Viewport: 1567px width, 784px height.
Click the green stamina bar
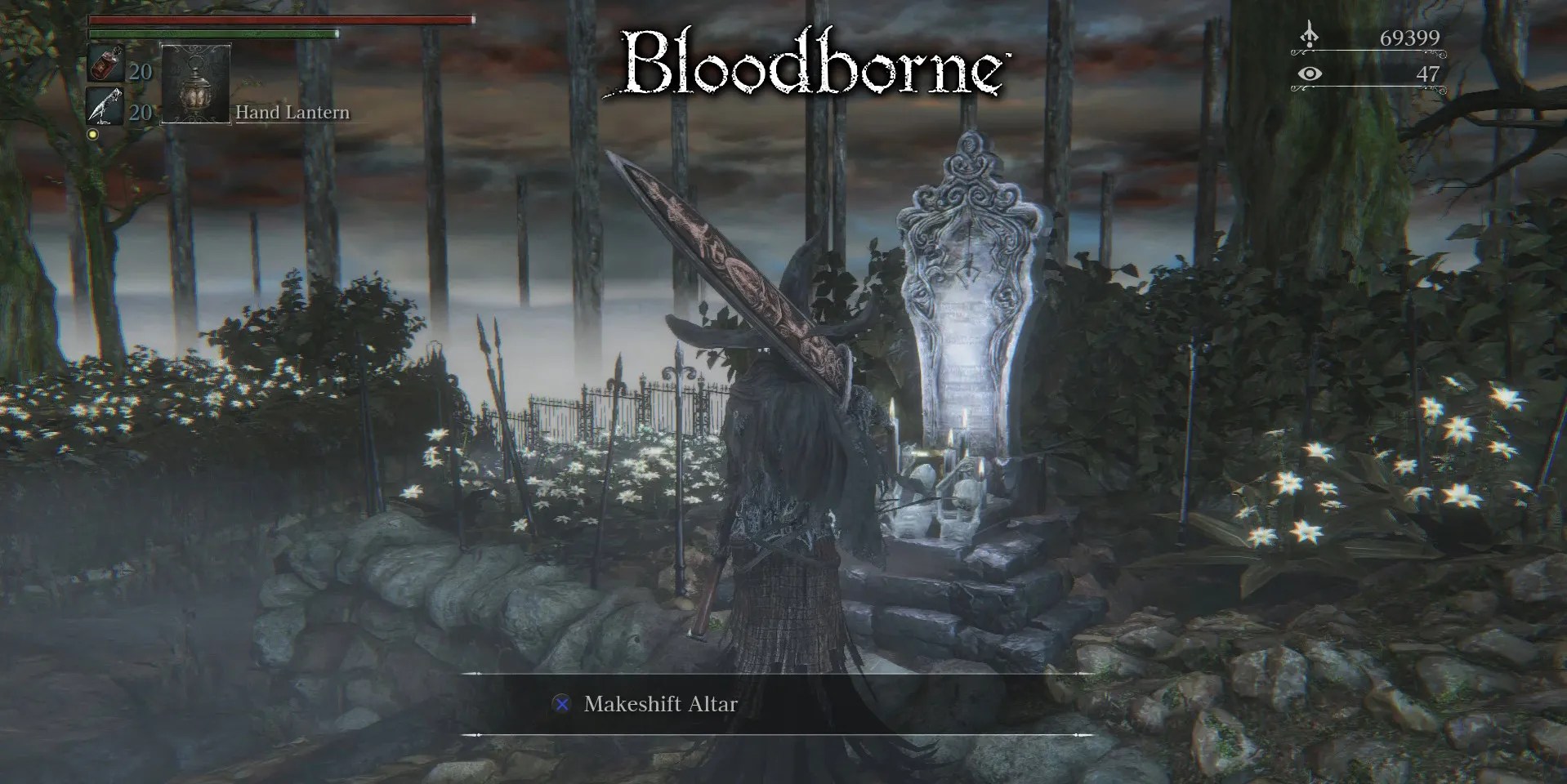coord(212,35)
